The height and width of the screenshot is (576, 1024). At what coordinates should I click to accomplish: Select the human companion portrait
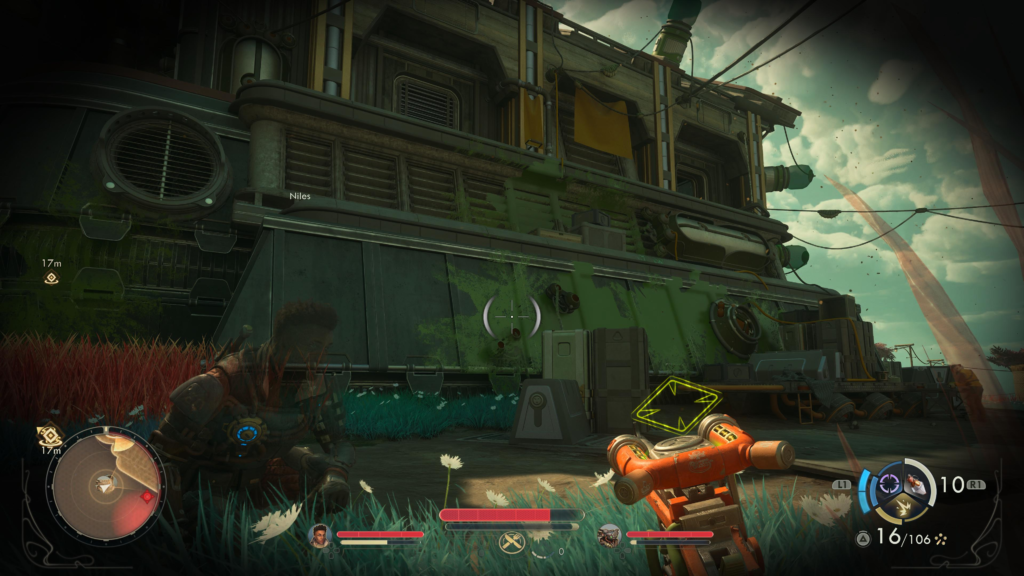pyautogui.click(x=321, y=536)
